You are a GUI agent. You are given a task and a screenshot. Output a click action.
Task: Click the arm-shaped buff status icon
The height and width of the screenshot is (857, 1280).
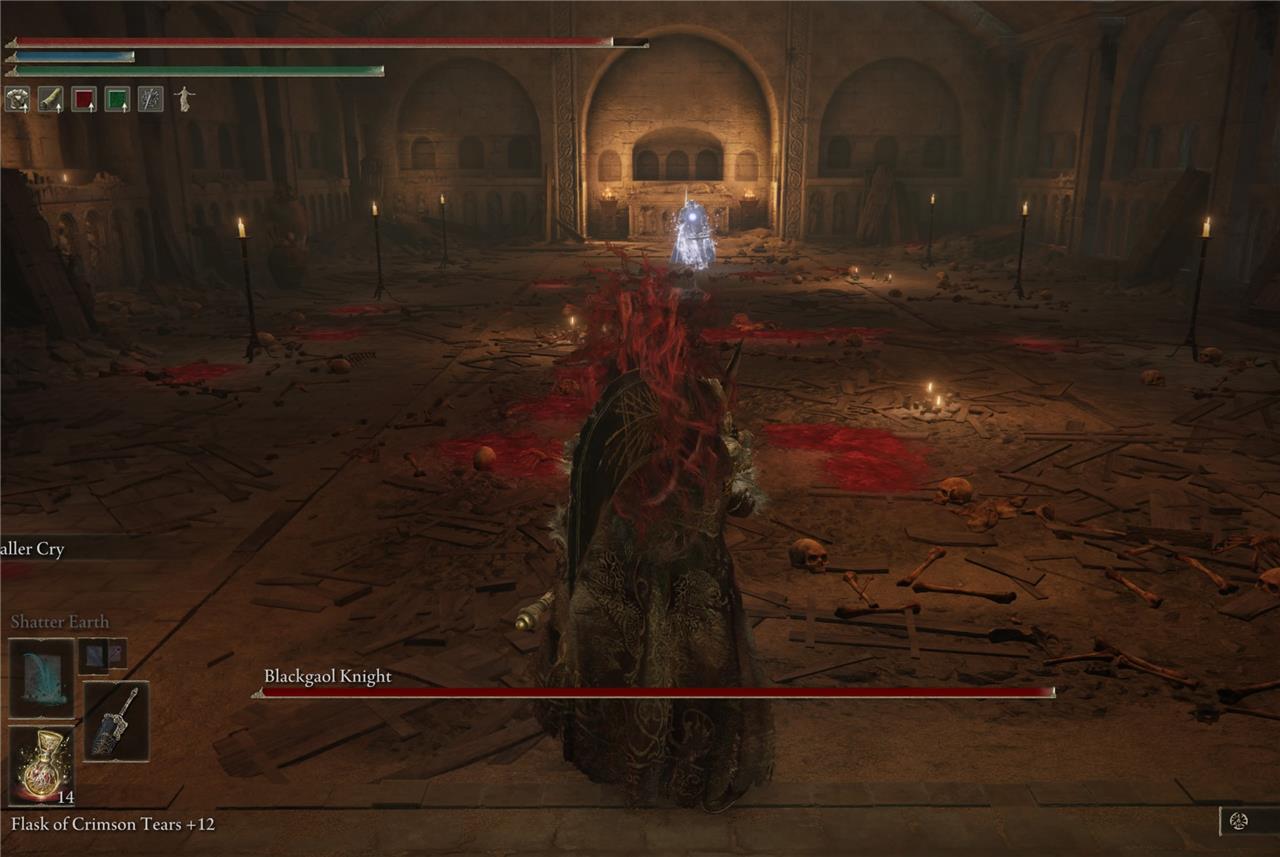click(x=50, y=99)
